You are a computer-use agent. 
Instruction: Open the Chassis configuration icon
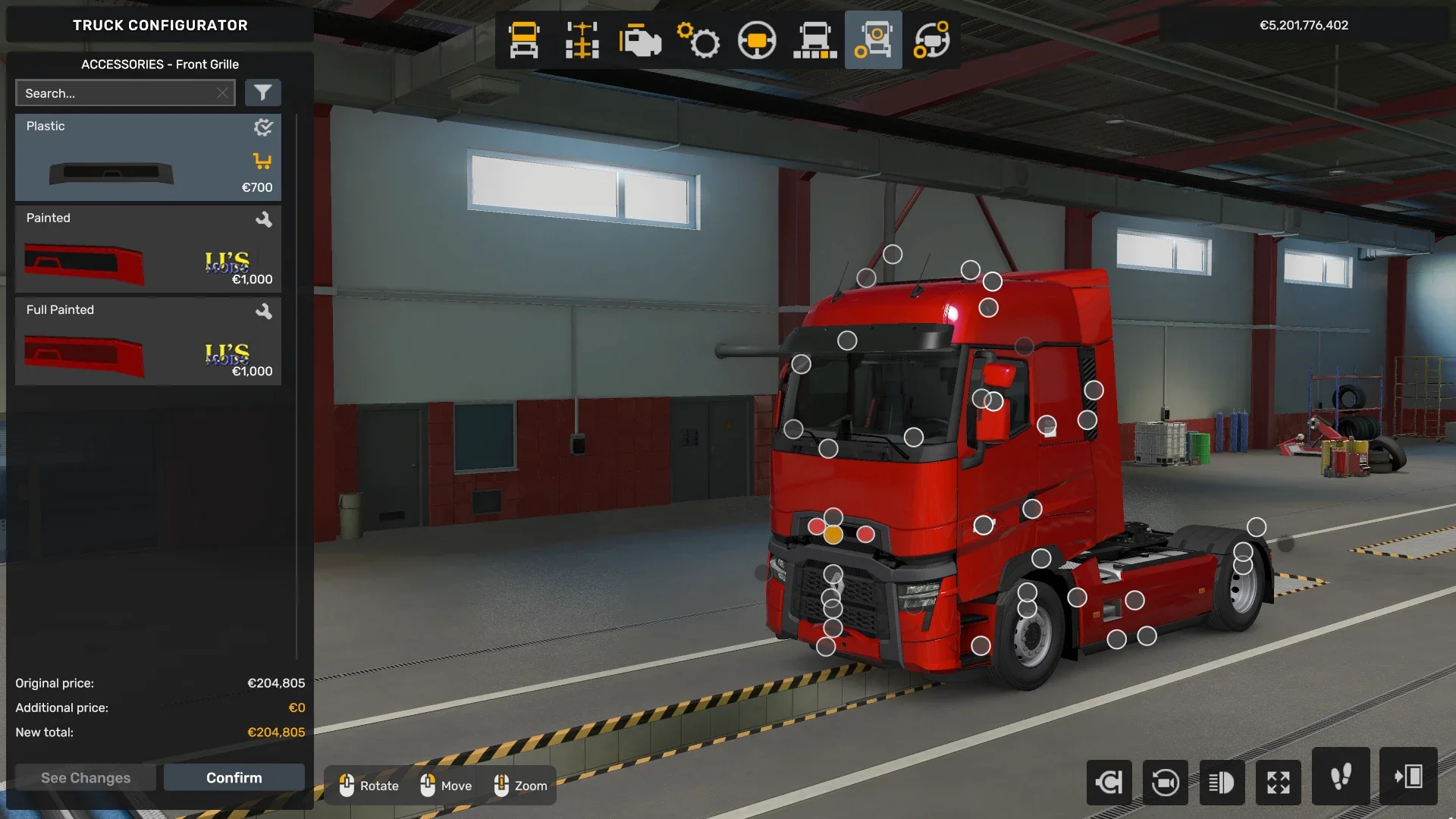click(x=580, y=40)
